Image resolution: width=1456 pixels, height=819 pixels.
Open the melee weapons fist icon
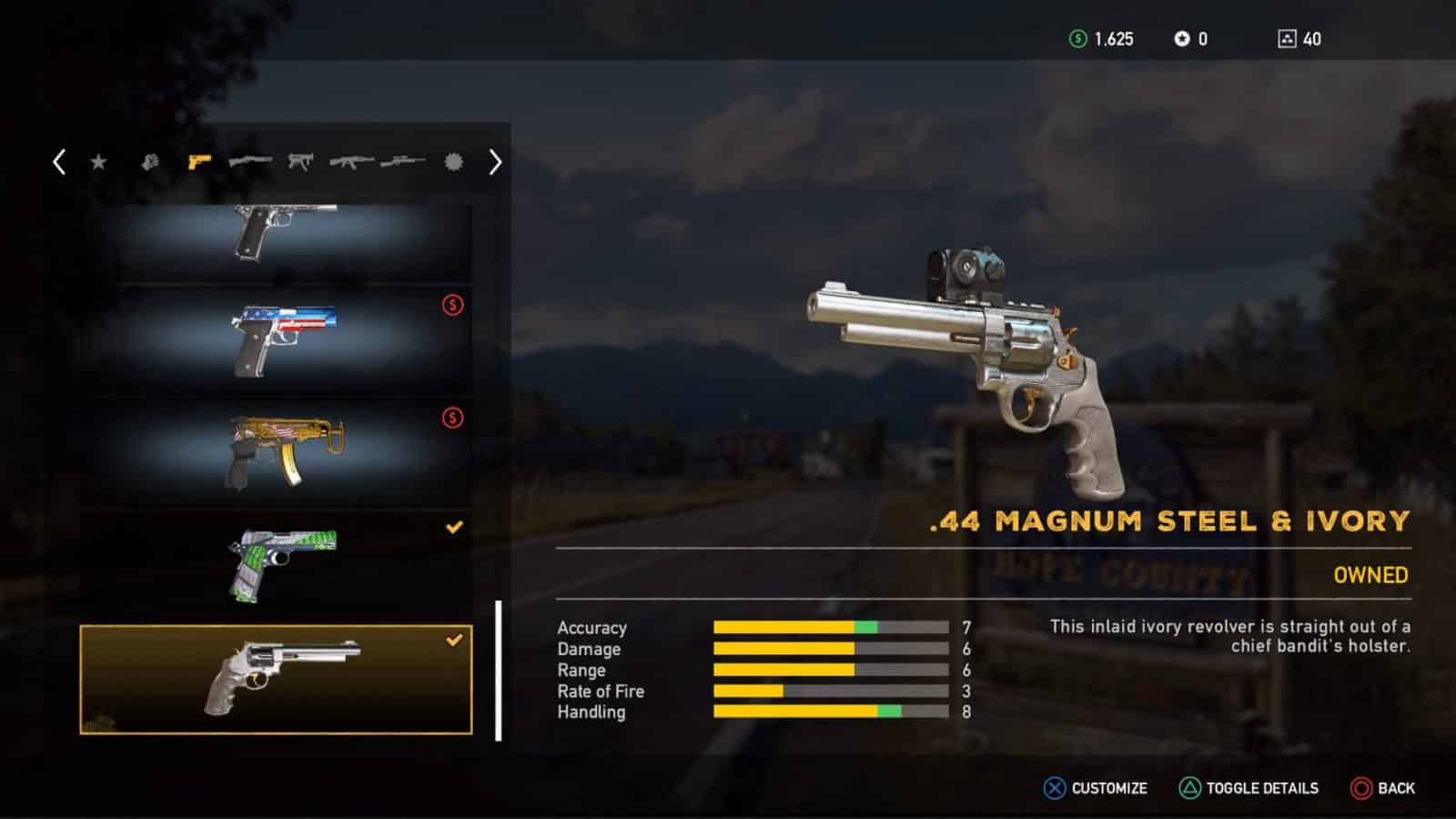point(151,162)
